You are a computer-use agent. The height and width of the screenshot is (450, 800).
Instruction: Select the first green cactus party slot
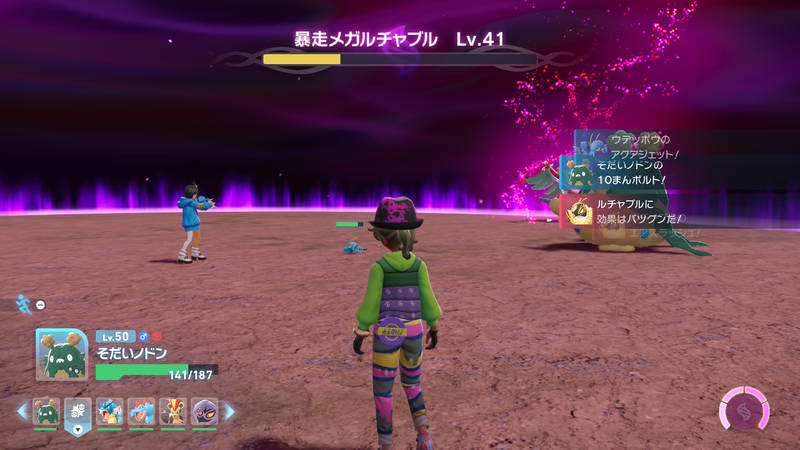46,410
